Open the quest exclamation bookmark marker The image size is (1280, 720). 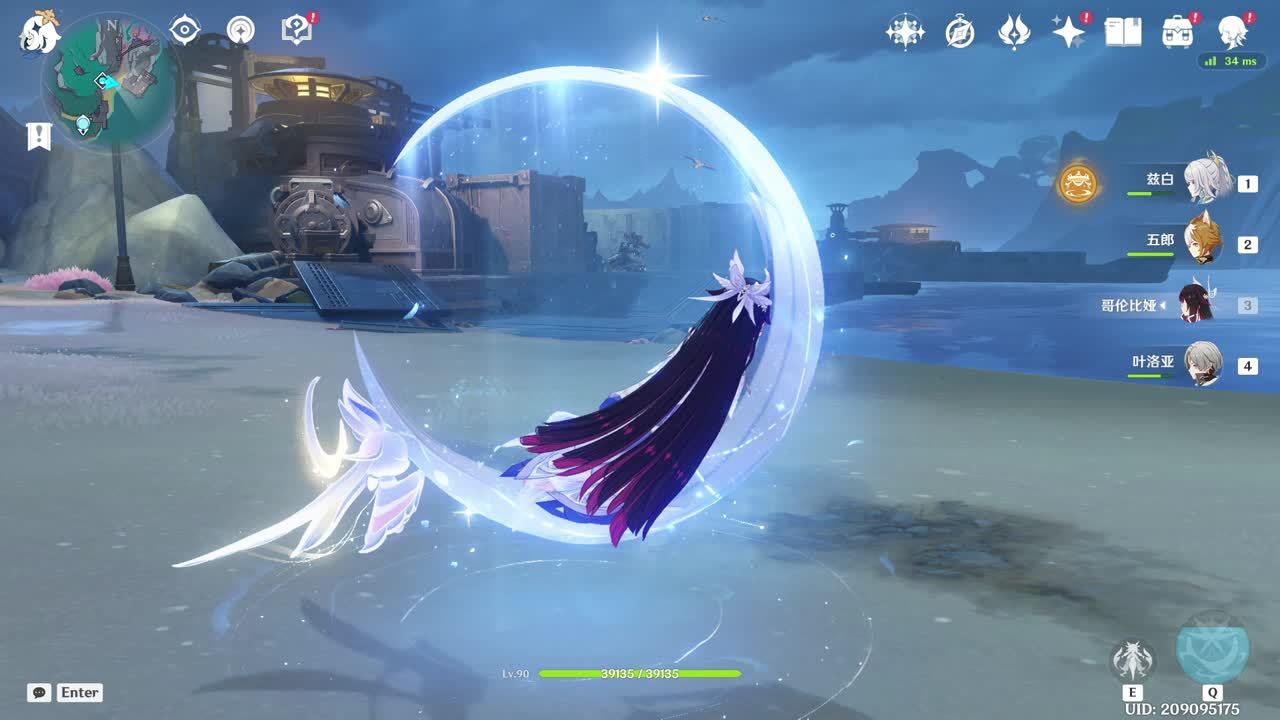coord(39,137)
